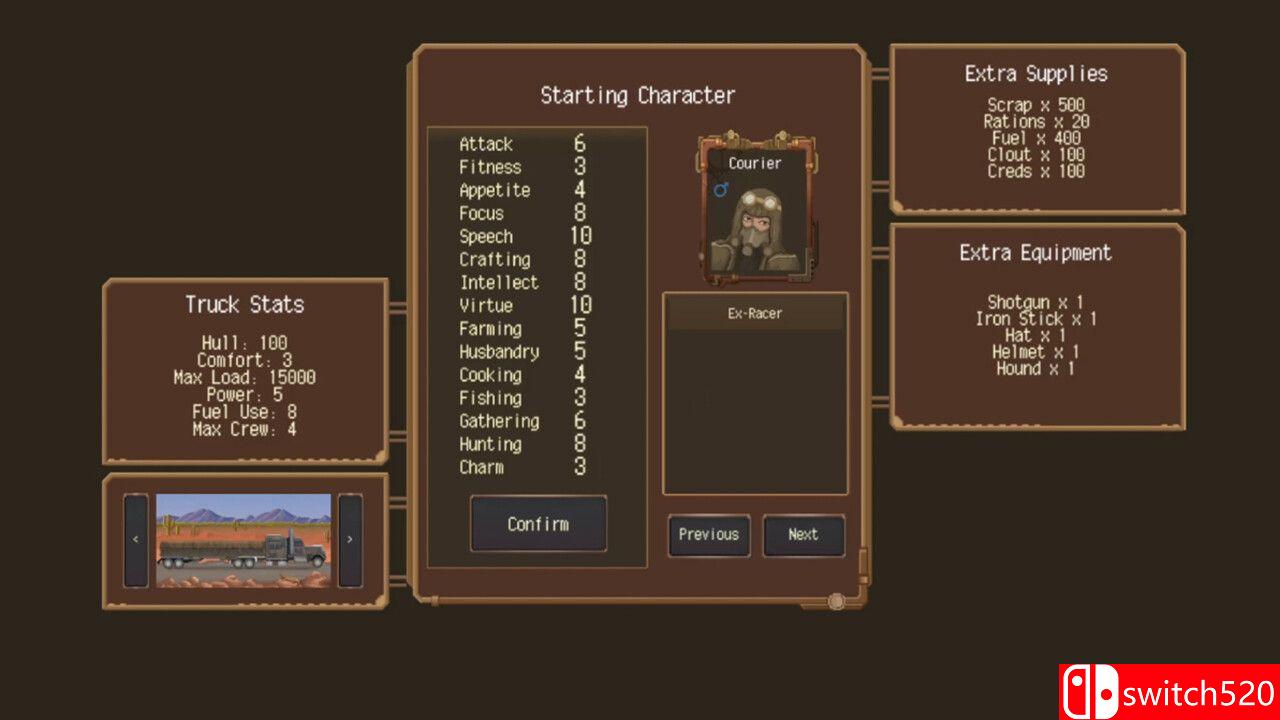Click the truck preview image

click(243, 538)
